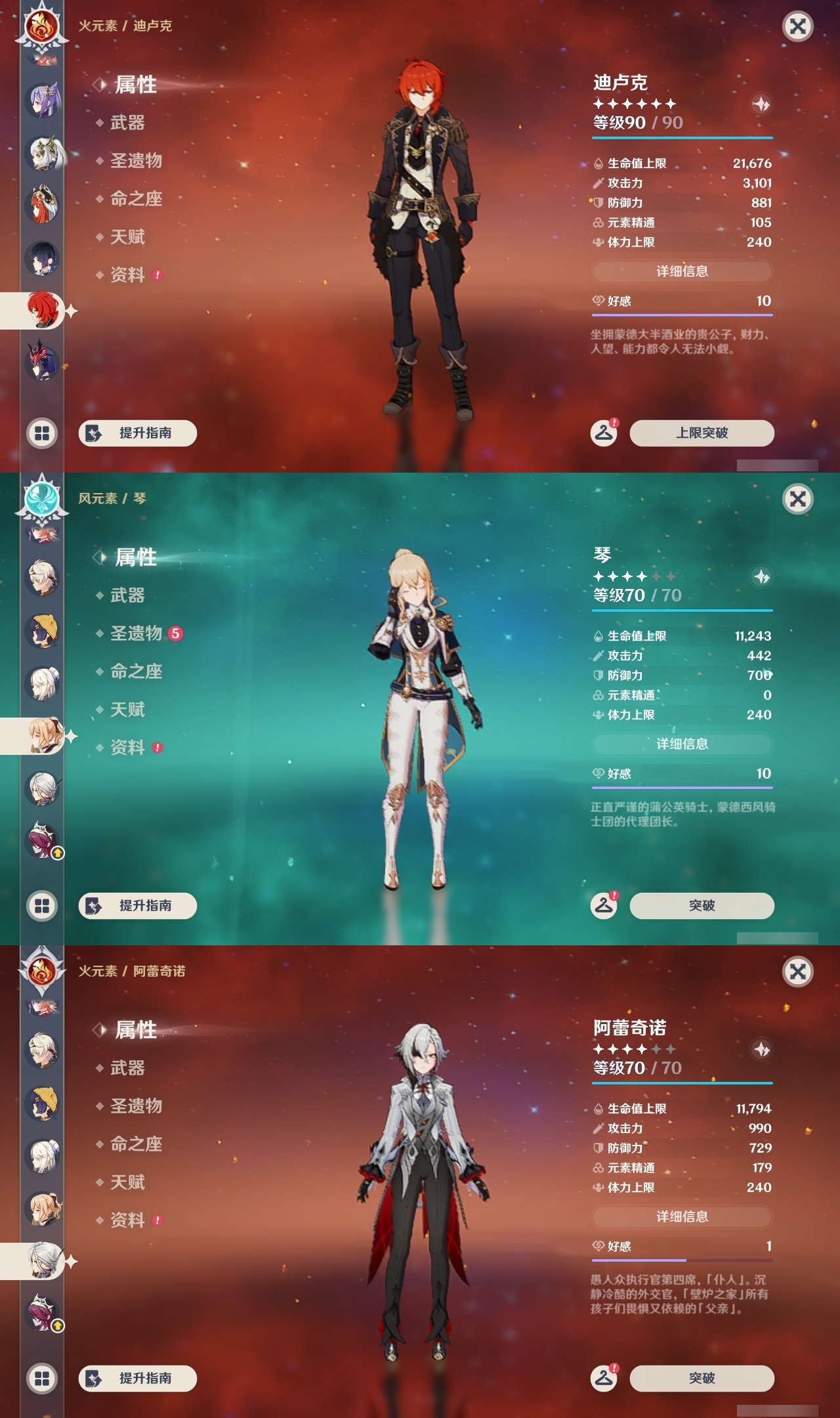Image resolution: width=840 pixels, height=1418 pixels.
Task: Open 详细信息 to view full stats
Action: pos(682,272)
